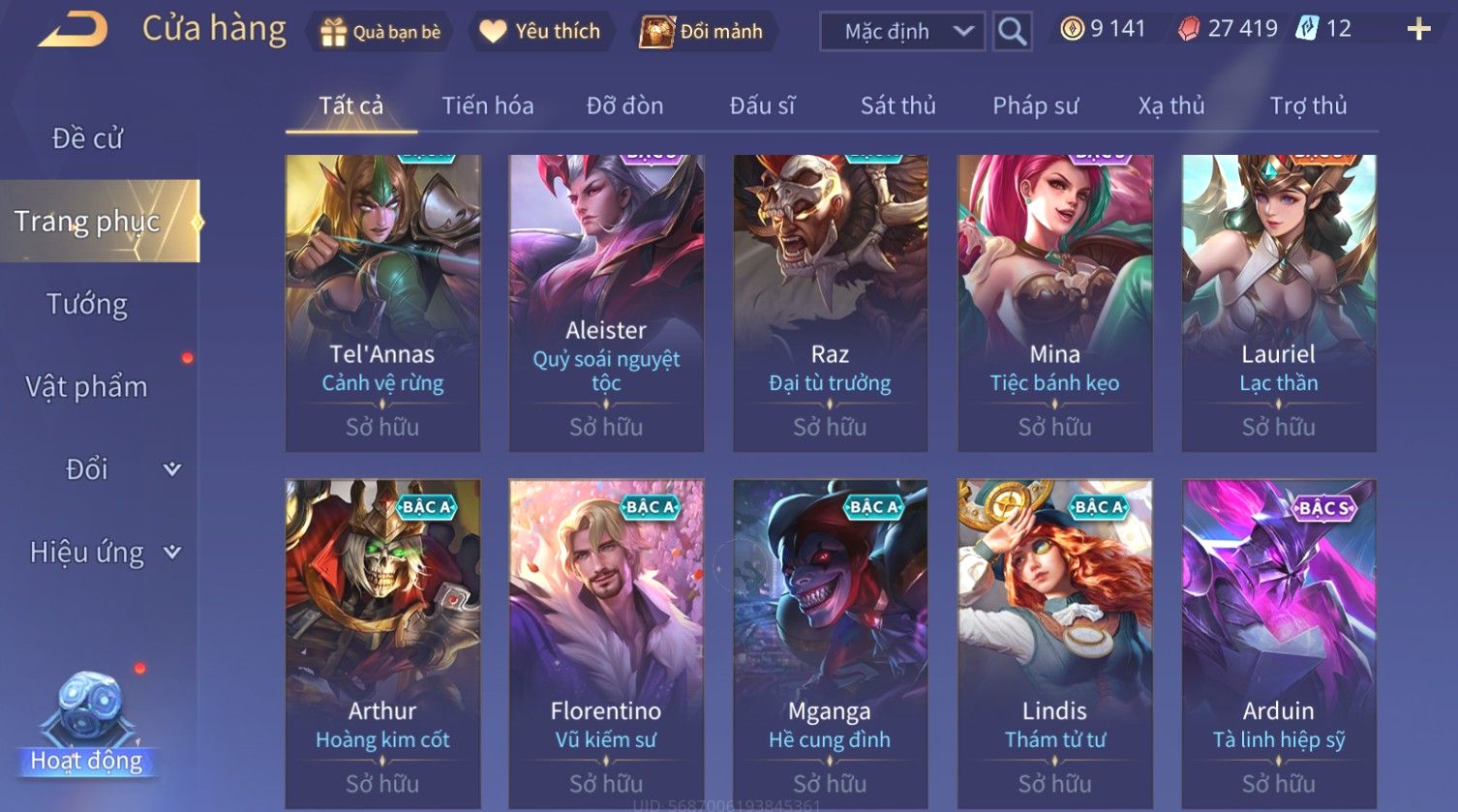Switch to the Tiến hóa tab
The width and height of the screenshot is (1458, 812).
(488, 105)
